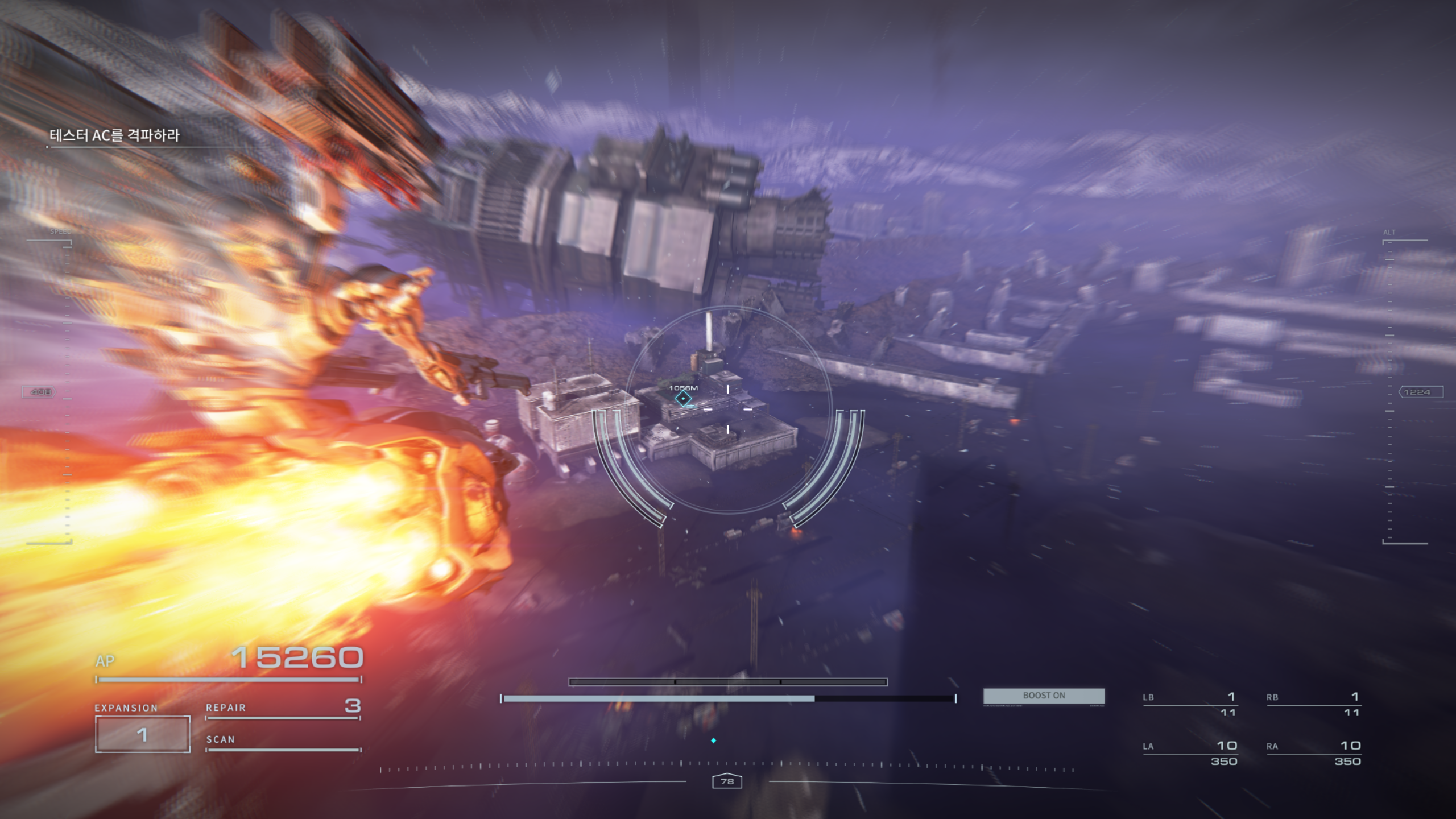Activate the Expansion slot box
This screenshot has width=1456, height=819.
(142, 734)
